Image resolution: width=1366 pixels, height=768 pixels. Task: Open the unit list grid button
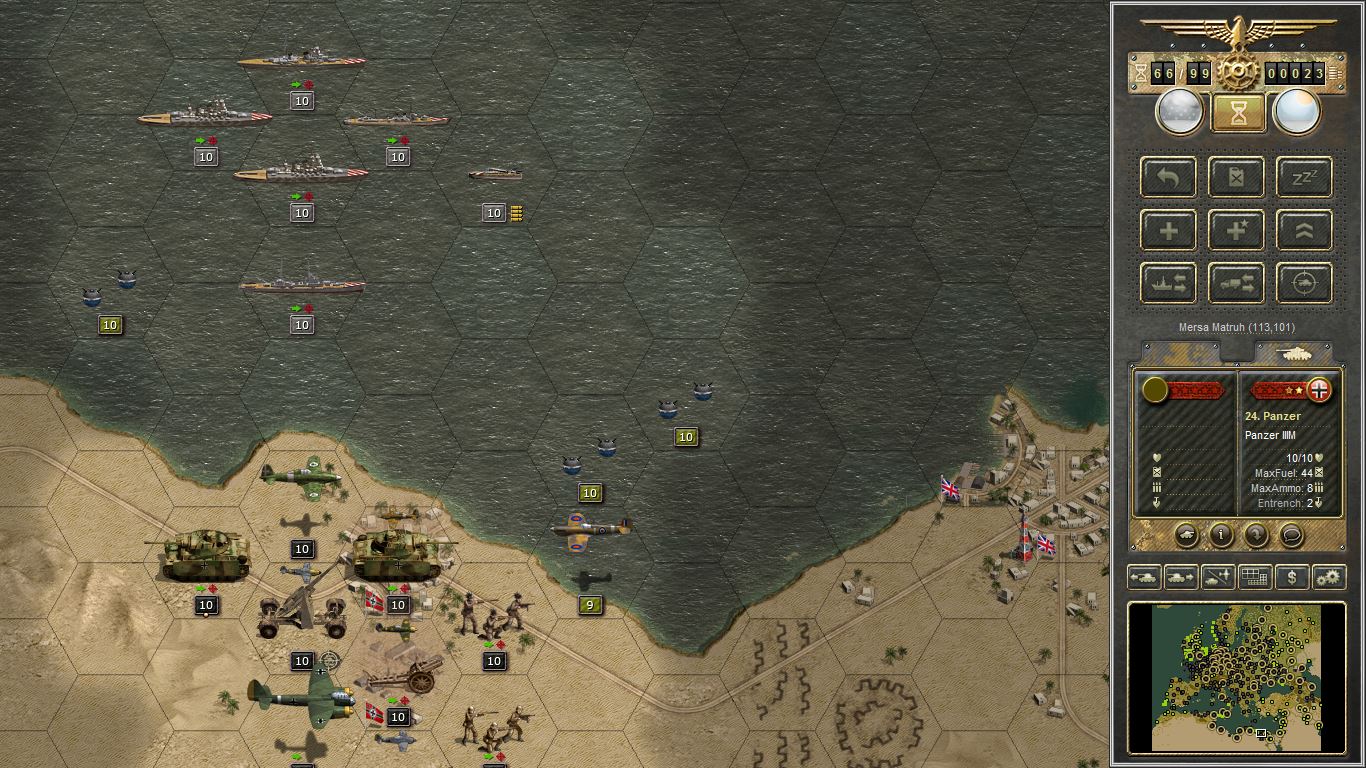tap(1255, 577)
